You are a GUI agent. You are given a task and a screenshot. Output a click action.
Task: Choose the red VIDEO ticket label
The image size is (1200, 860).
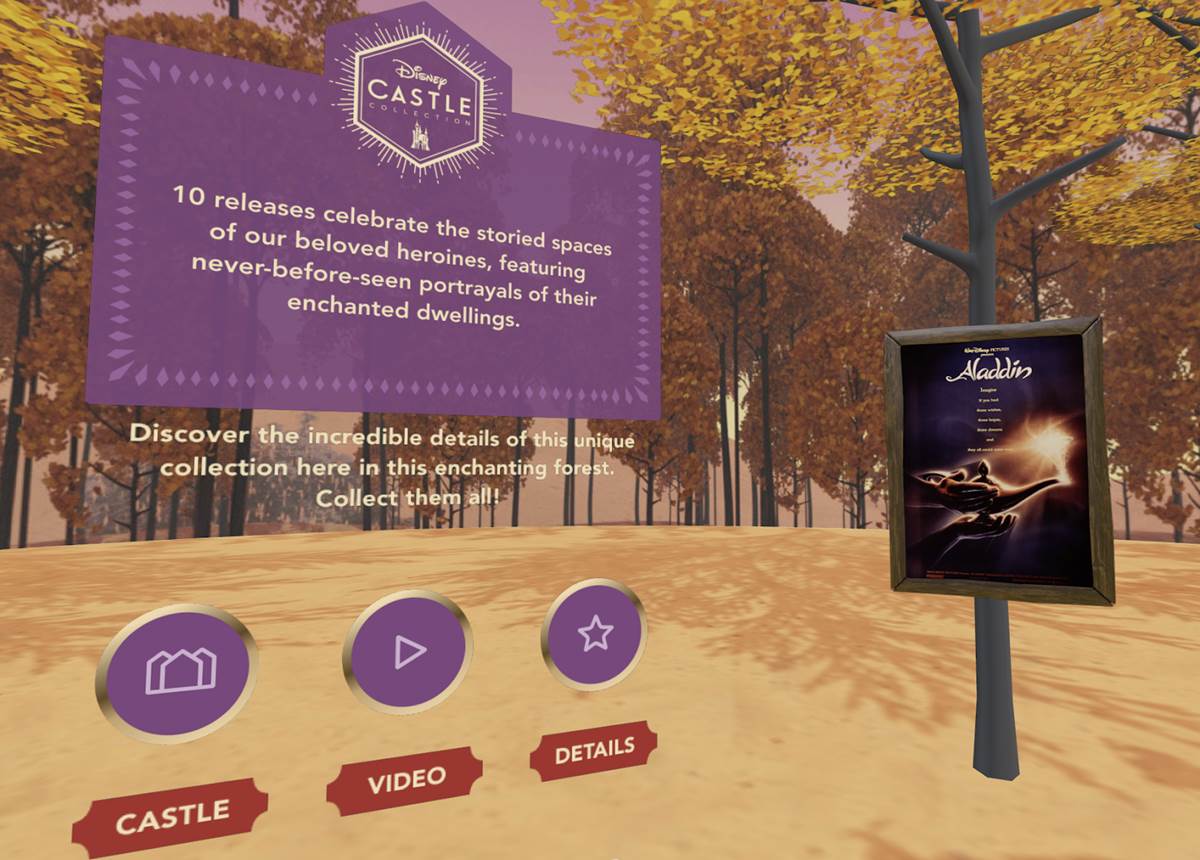pos(405,780)
